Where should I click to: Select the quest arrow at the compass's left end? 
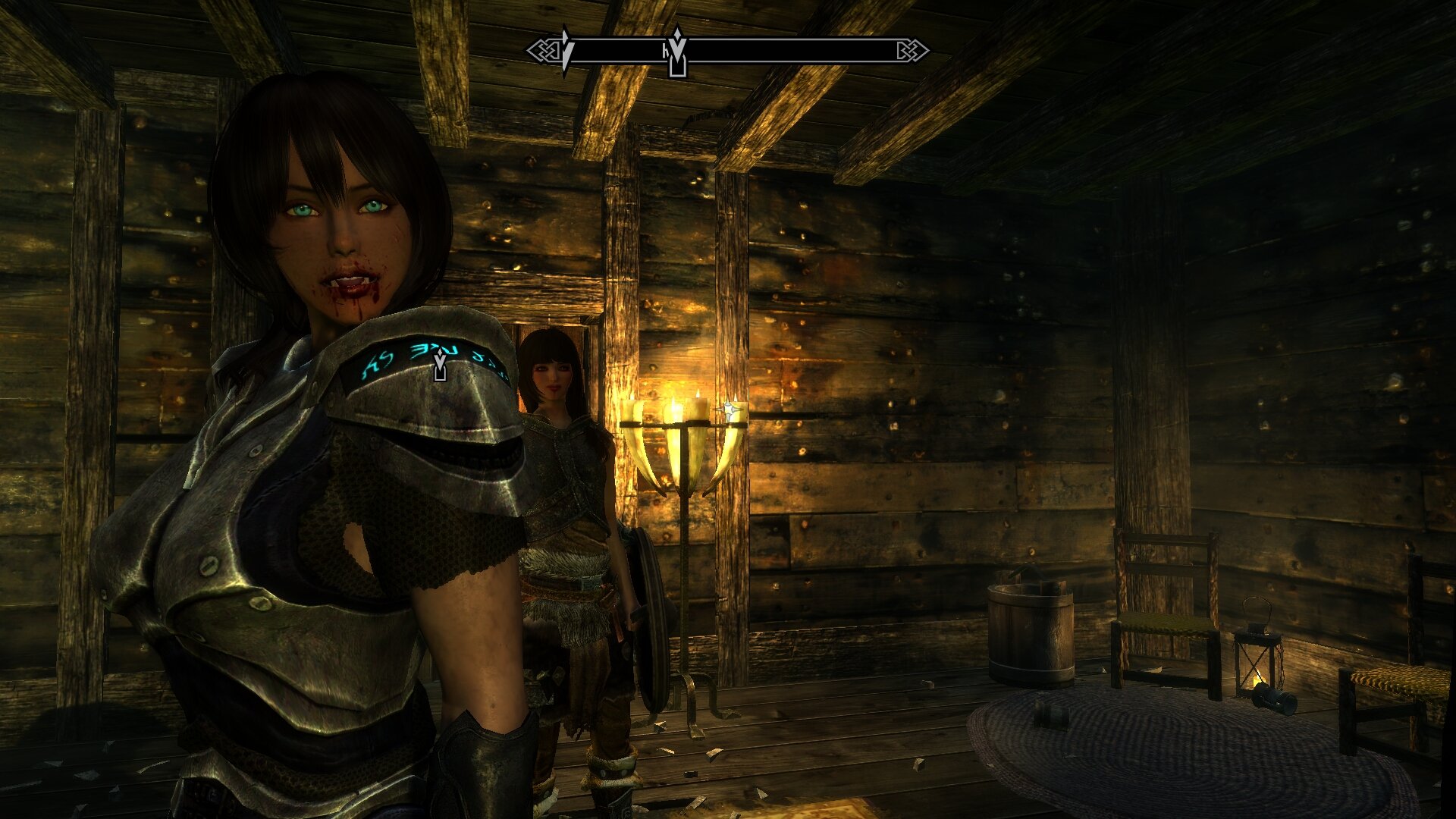point(565,50)
